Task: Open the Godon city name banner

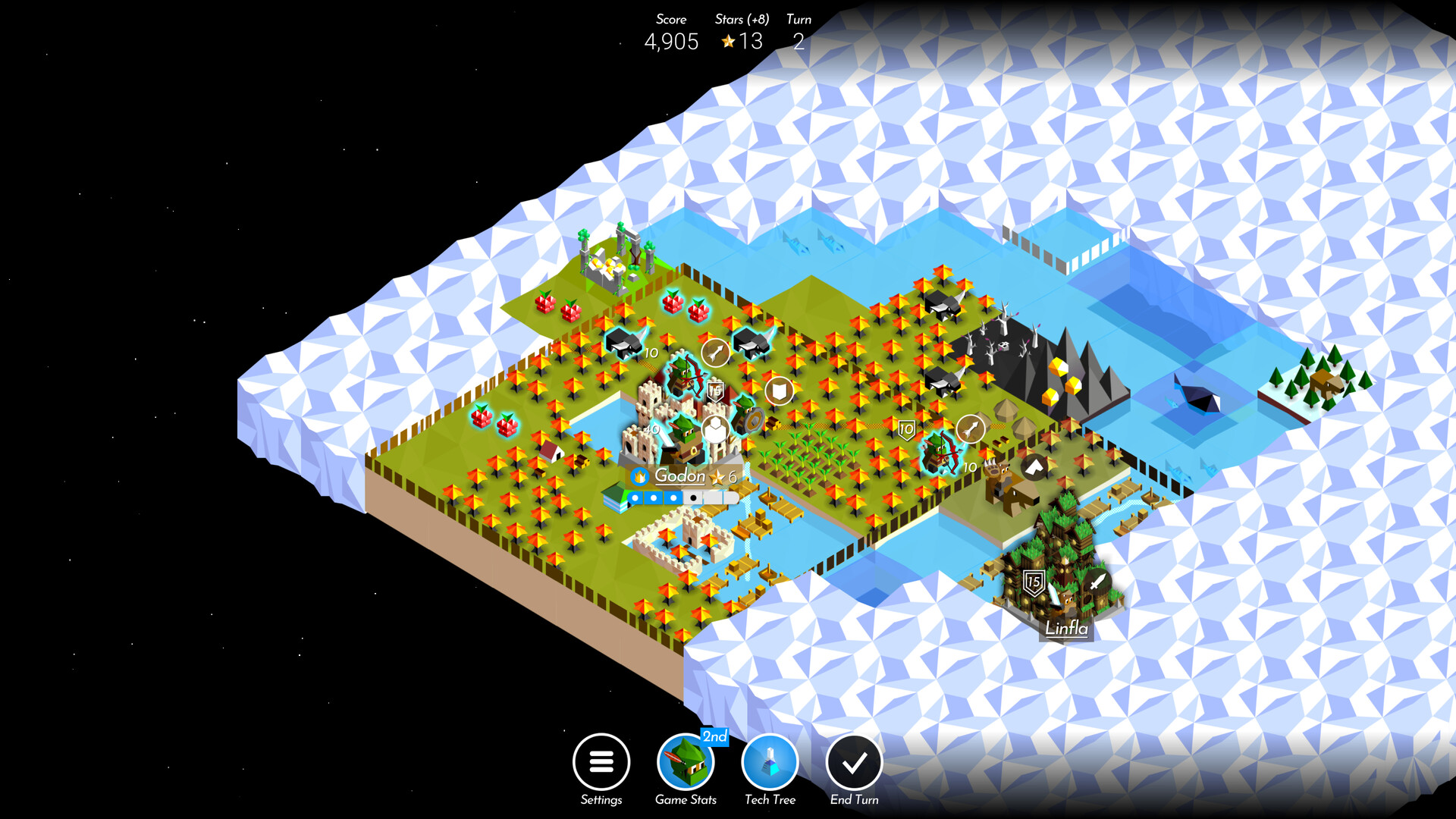Action: click(679, 478)
